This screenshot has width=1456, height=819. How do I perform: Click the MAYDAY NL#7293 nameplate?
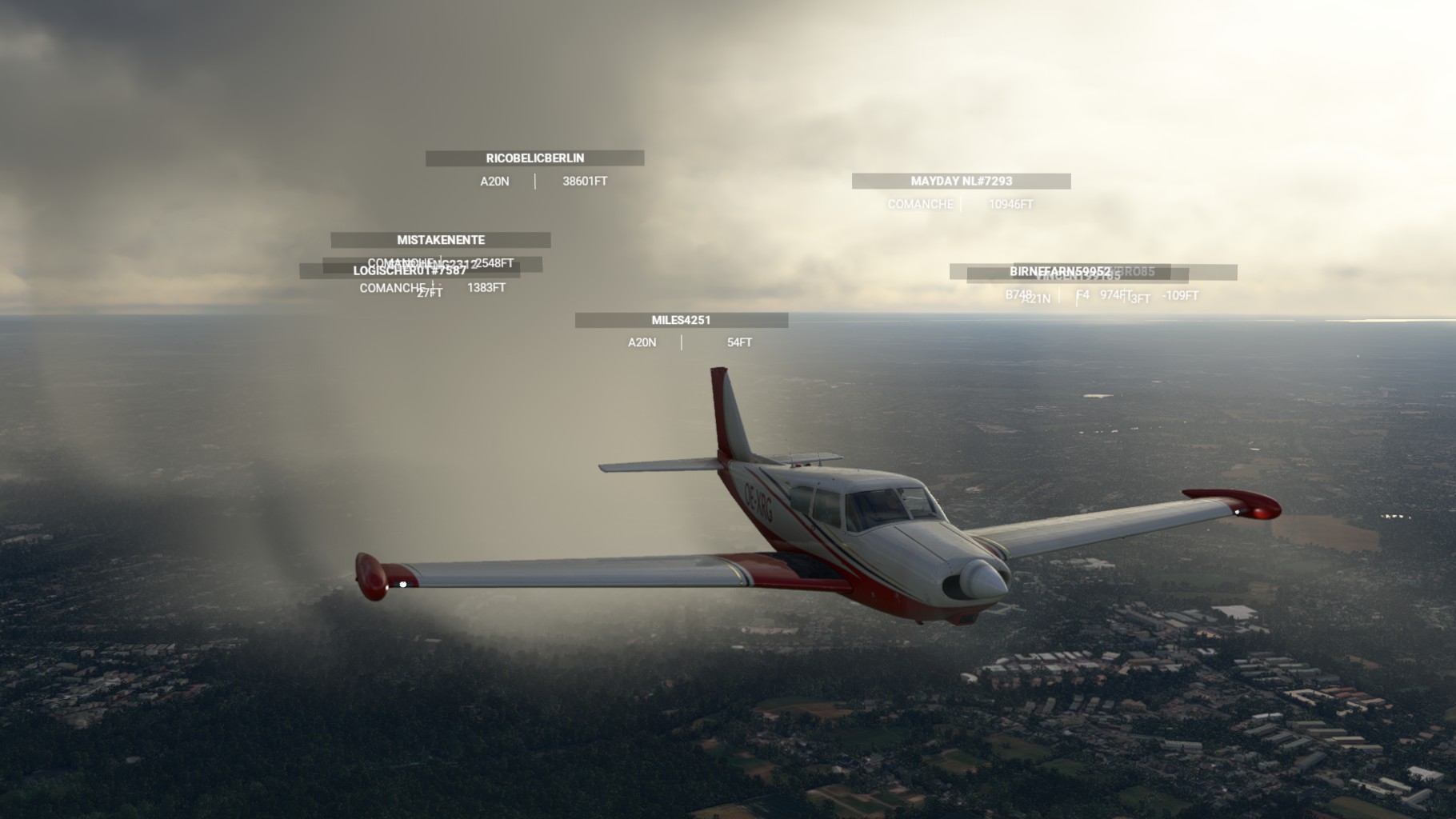[961, 182]
